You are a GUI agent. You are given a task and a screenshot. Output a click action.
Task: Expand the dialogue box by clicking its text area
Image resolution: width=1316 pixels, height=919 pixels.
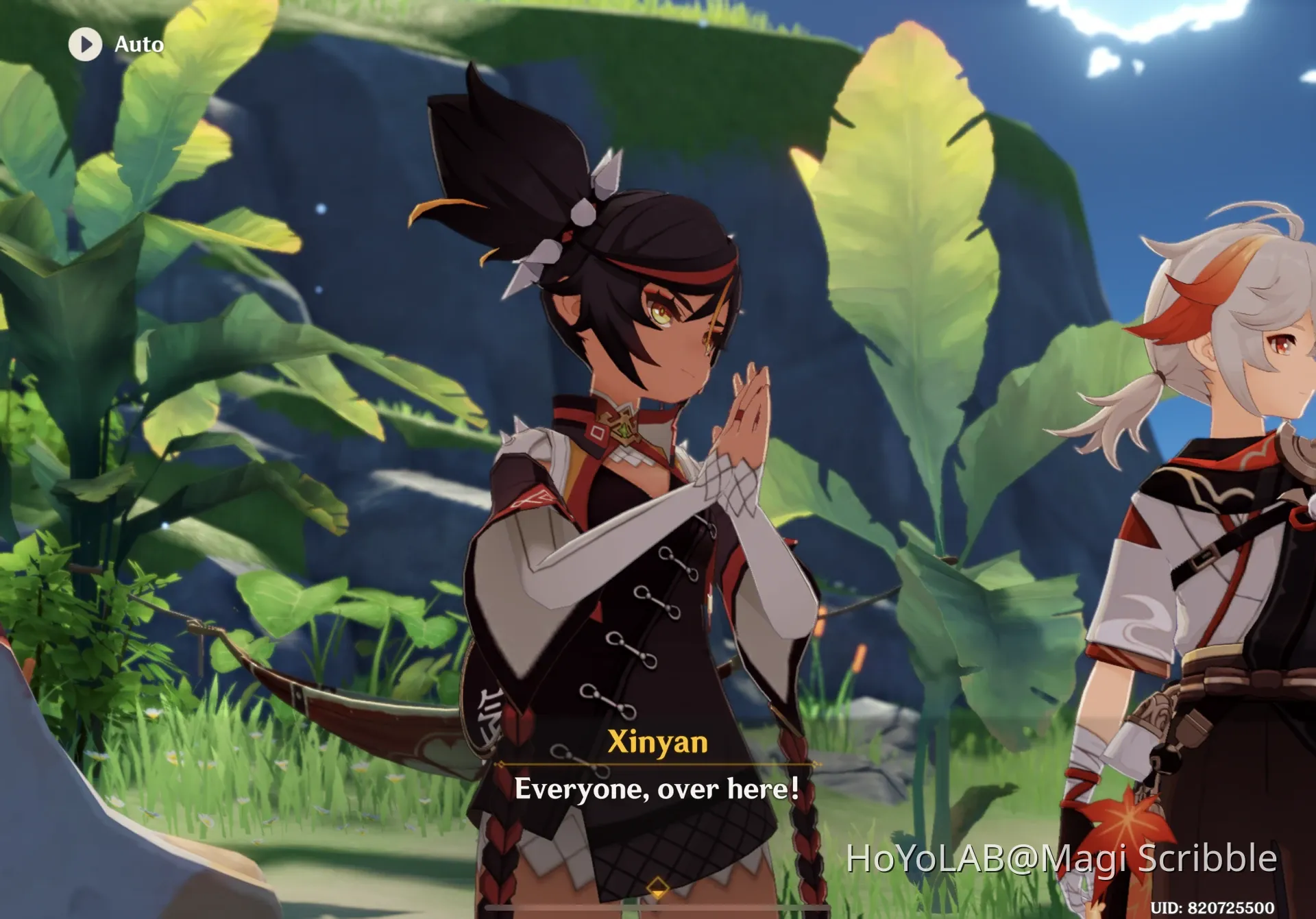click(x=658, y=789)
